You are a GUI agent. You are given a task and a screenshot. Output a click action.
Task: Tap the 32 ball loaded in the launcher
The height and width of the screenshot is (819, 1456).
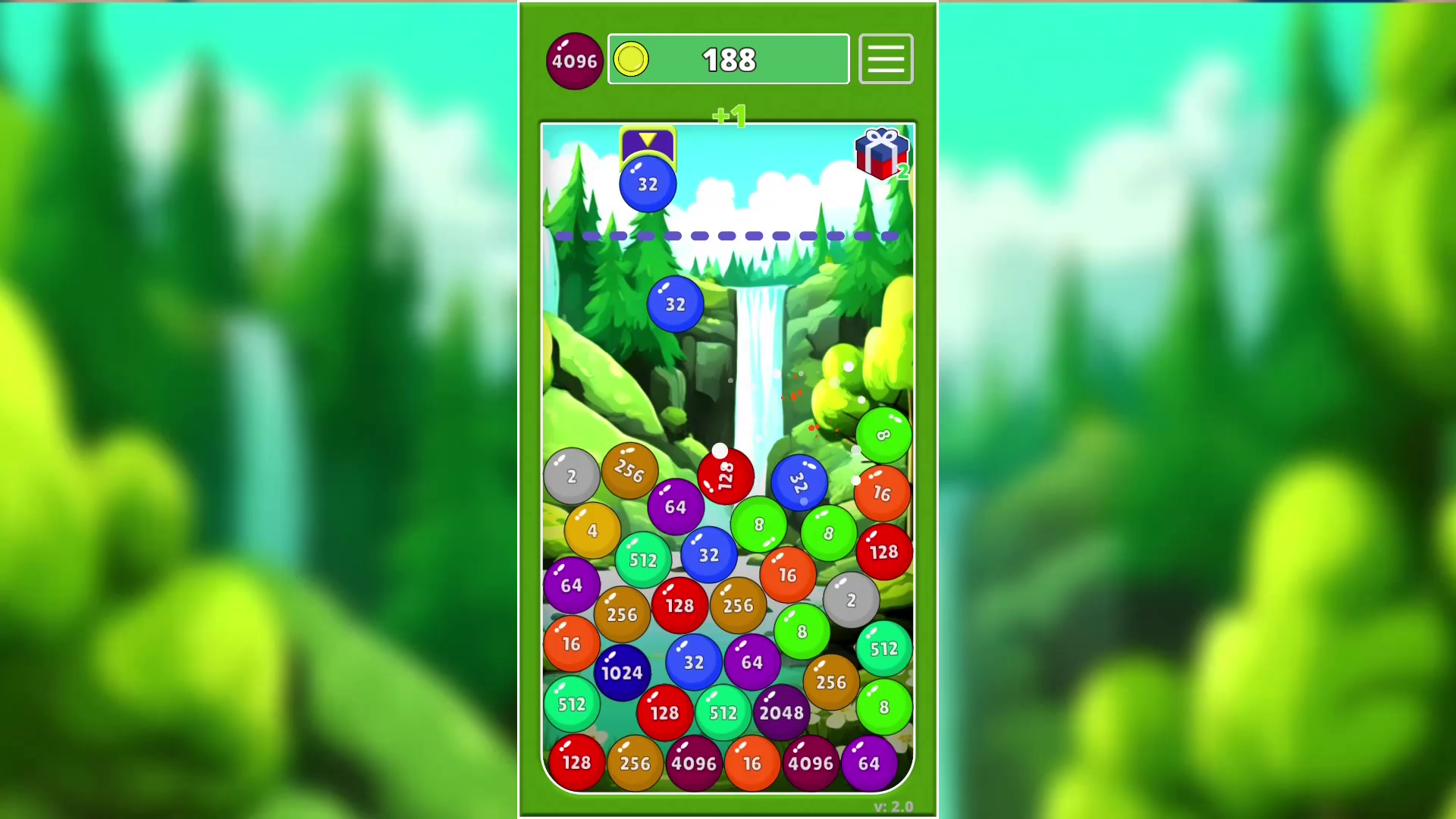coord(646,183)
